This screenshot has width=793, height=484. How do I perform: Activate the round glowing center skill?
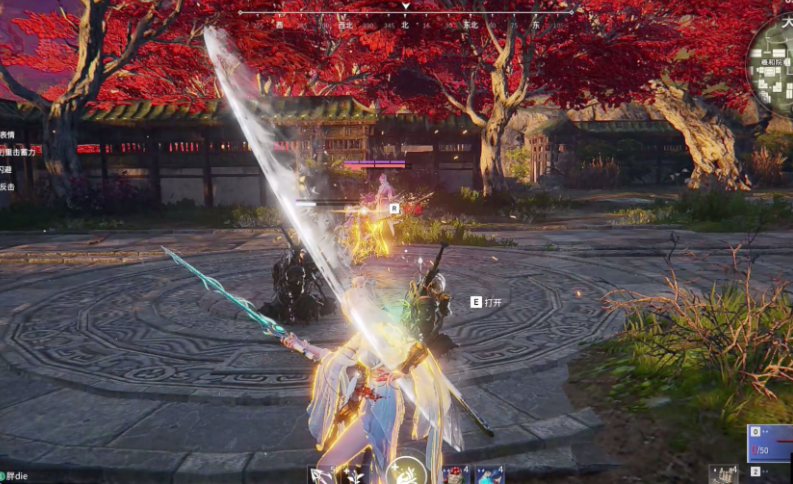tap(406, 471)
